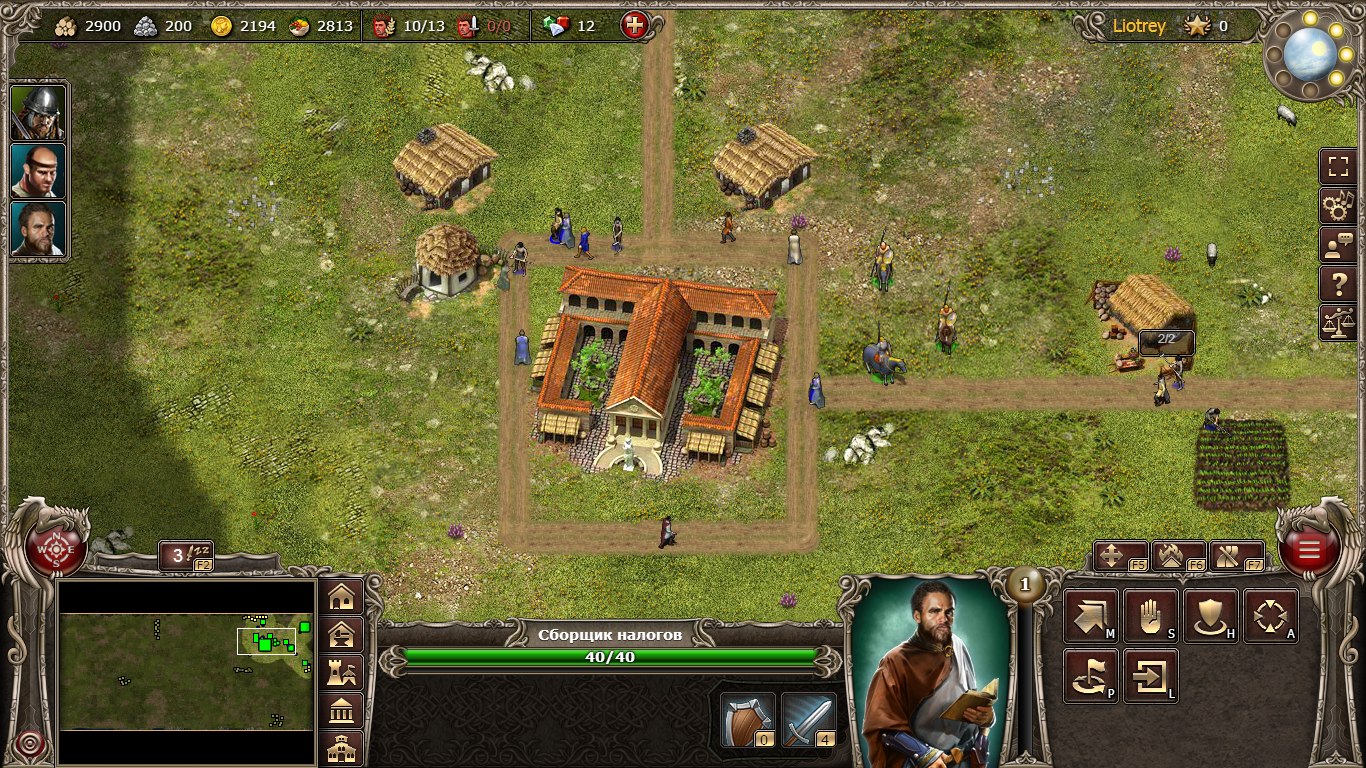Click the red compass button
The height and width of the screenshot is (768, 1366).
pyautogui.click(x=57, y=549)
